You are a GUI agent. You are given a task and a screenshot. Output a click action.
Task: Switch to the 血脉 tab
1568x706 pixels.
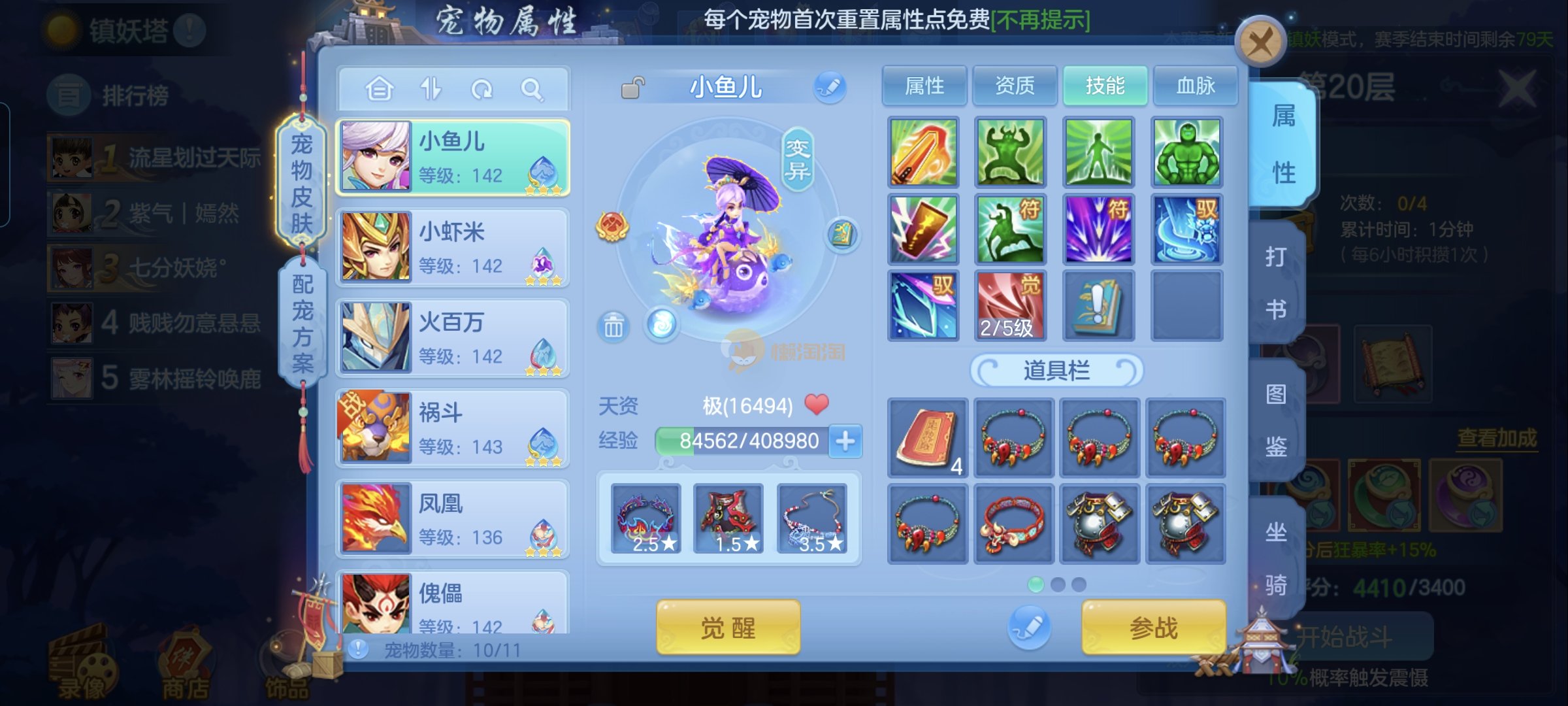[1195, 86]
